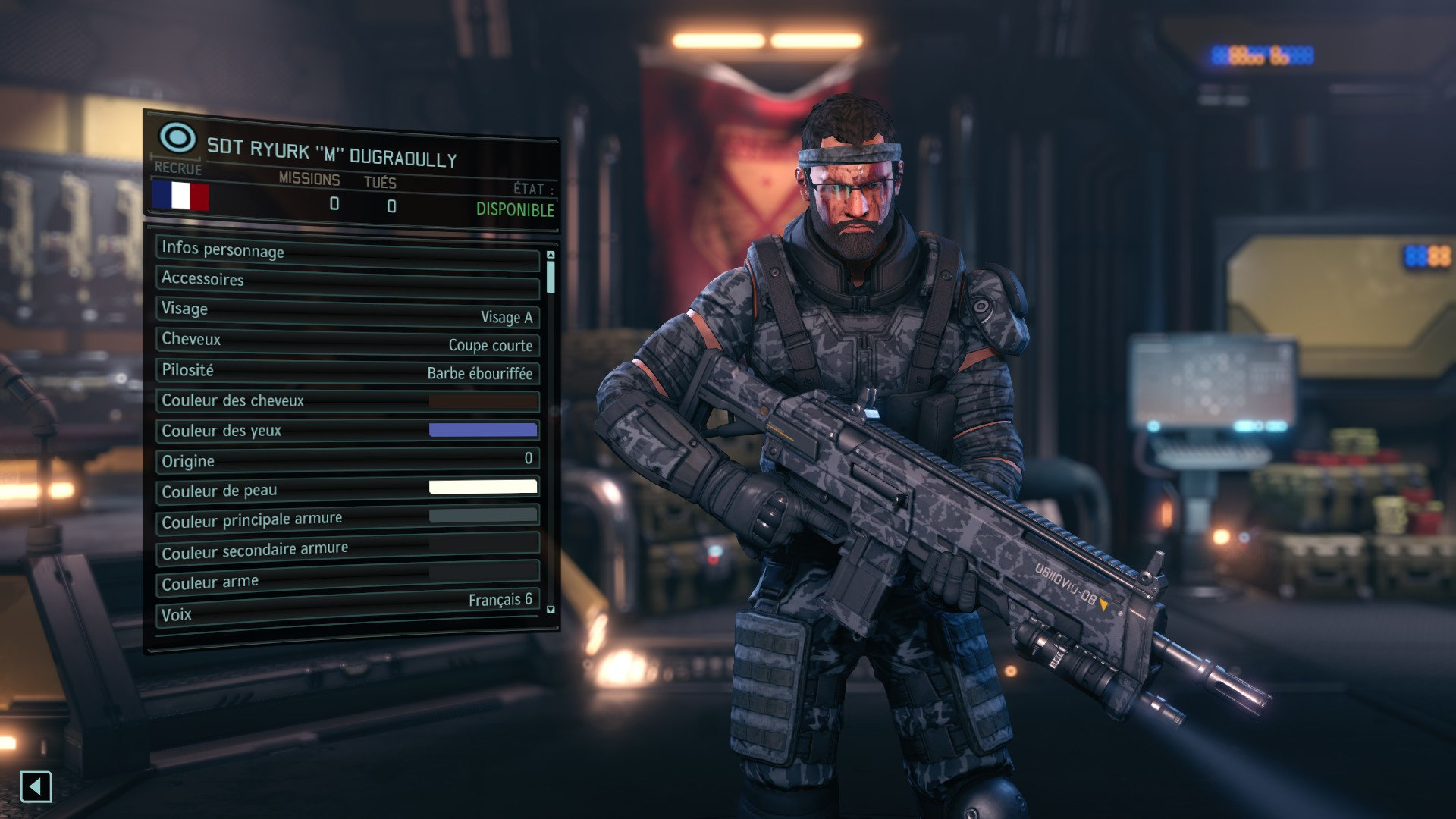Viewport: 1456px width, 819px height.
Task: Click the list's scroll-up arrow
Action: [551, 255]
